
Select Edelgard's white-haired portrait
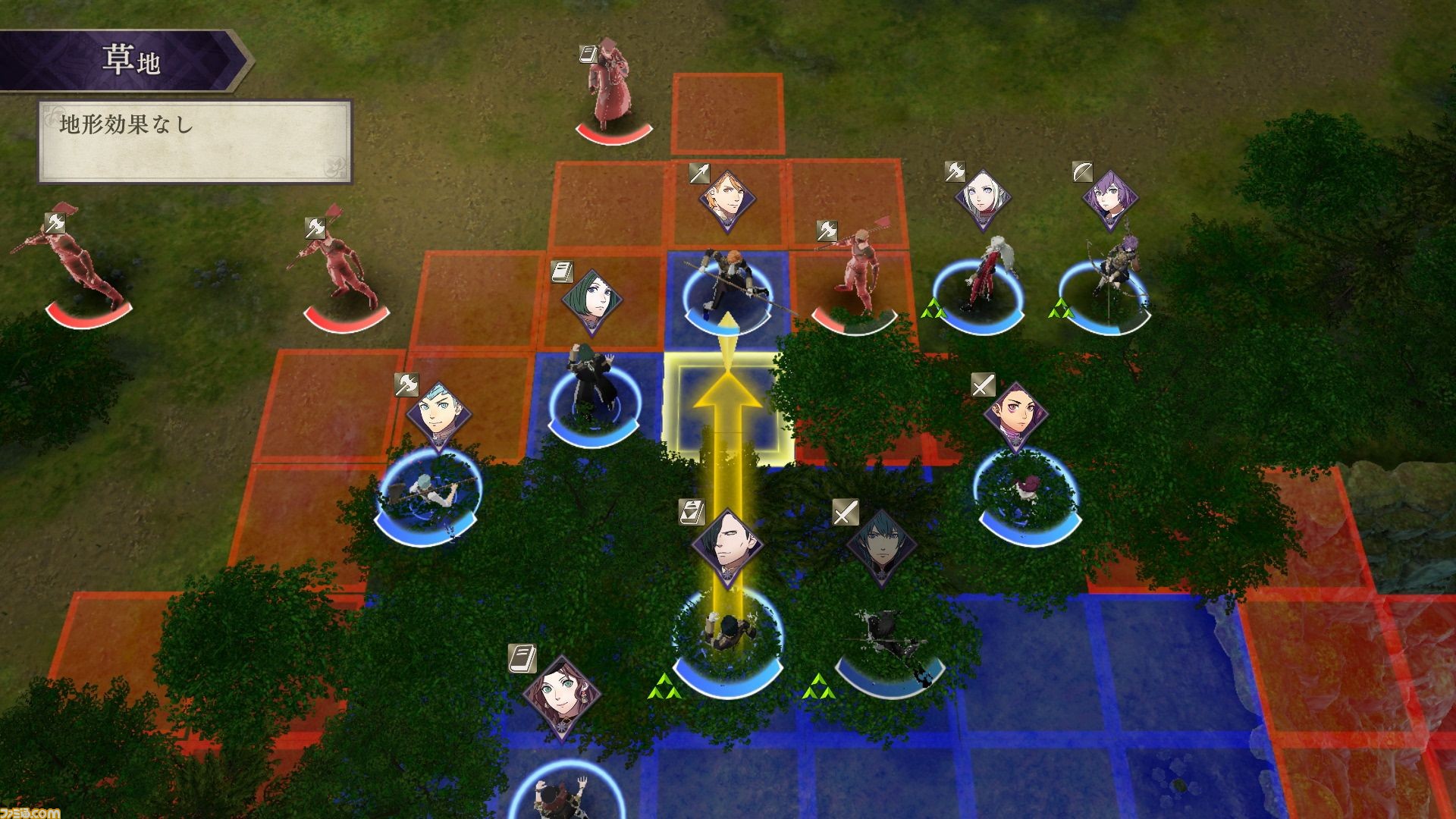984,198
